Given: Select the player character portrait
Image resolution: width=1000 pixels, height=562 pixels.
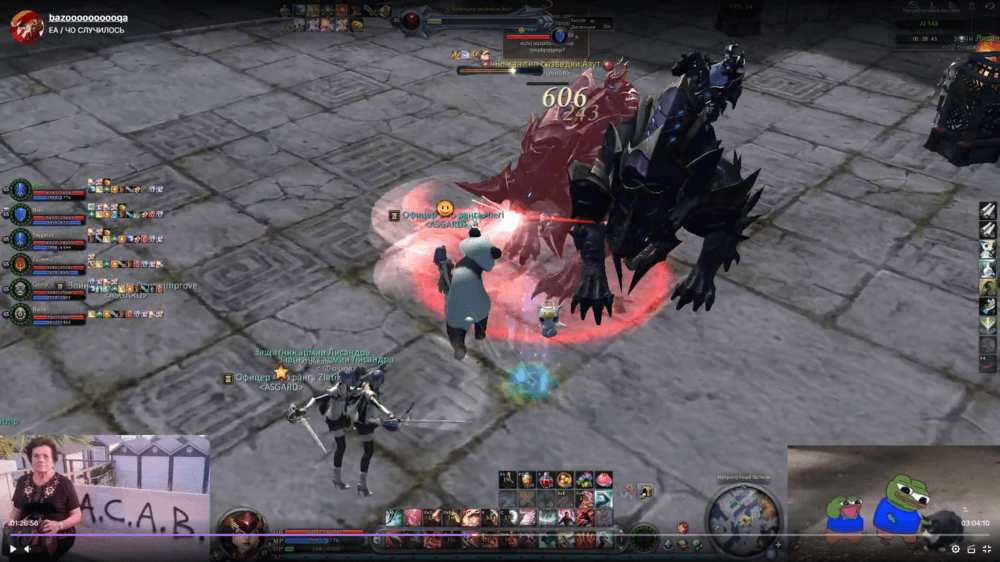Looking at the screenshot, I should (x=241, y=529).
